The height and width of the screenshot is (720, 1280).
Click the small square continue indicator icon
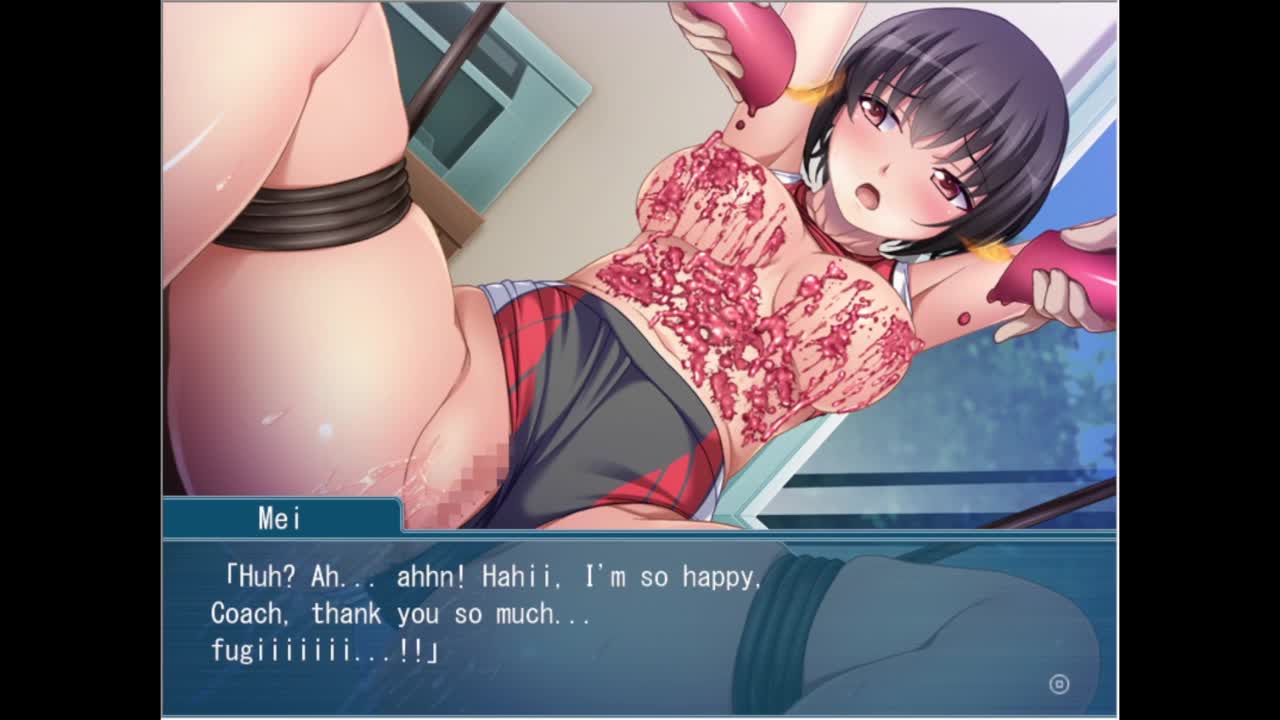pos(1059,684)
